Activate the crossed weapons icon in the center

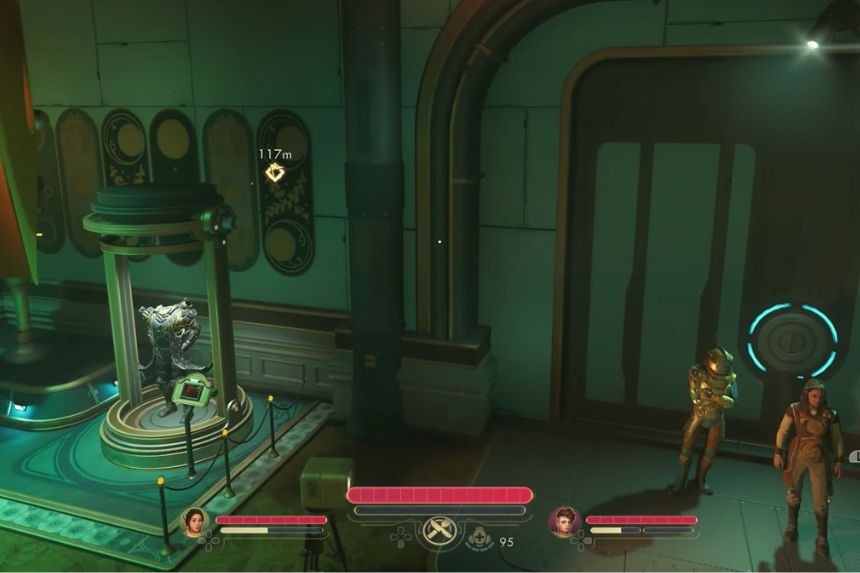point(439,531)
